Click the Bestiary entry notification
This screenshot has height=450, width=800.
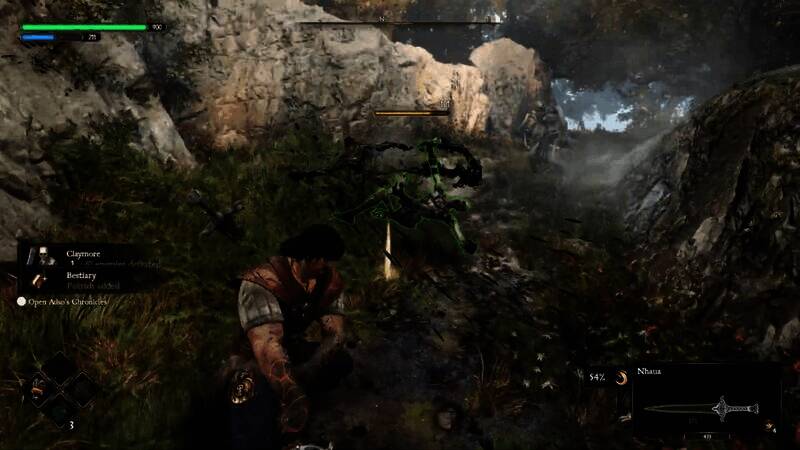(84, 279)
